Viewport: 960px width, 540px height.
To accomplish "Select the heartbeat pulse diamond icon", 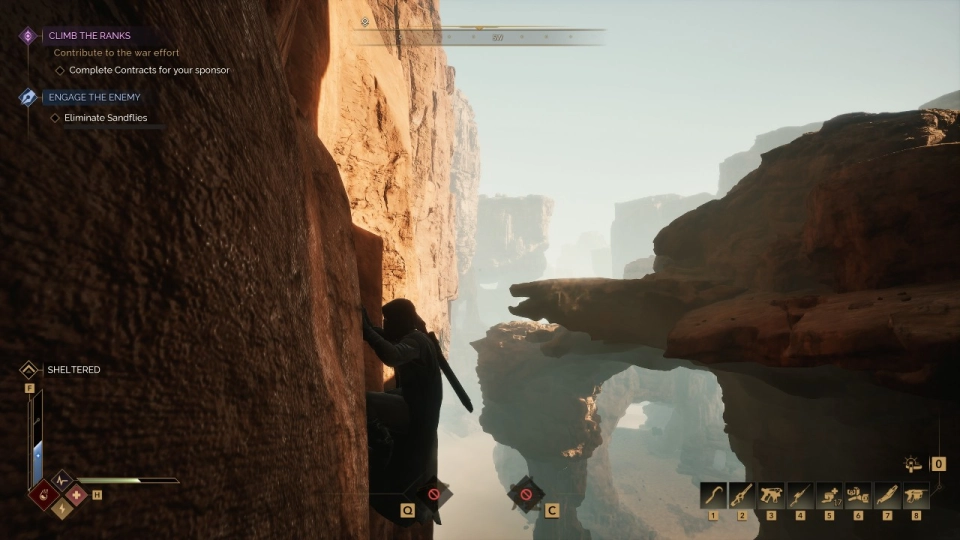I will (62, 481).
